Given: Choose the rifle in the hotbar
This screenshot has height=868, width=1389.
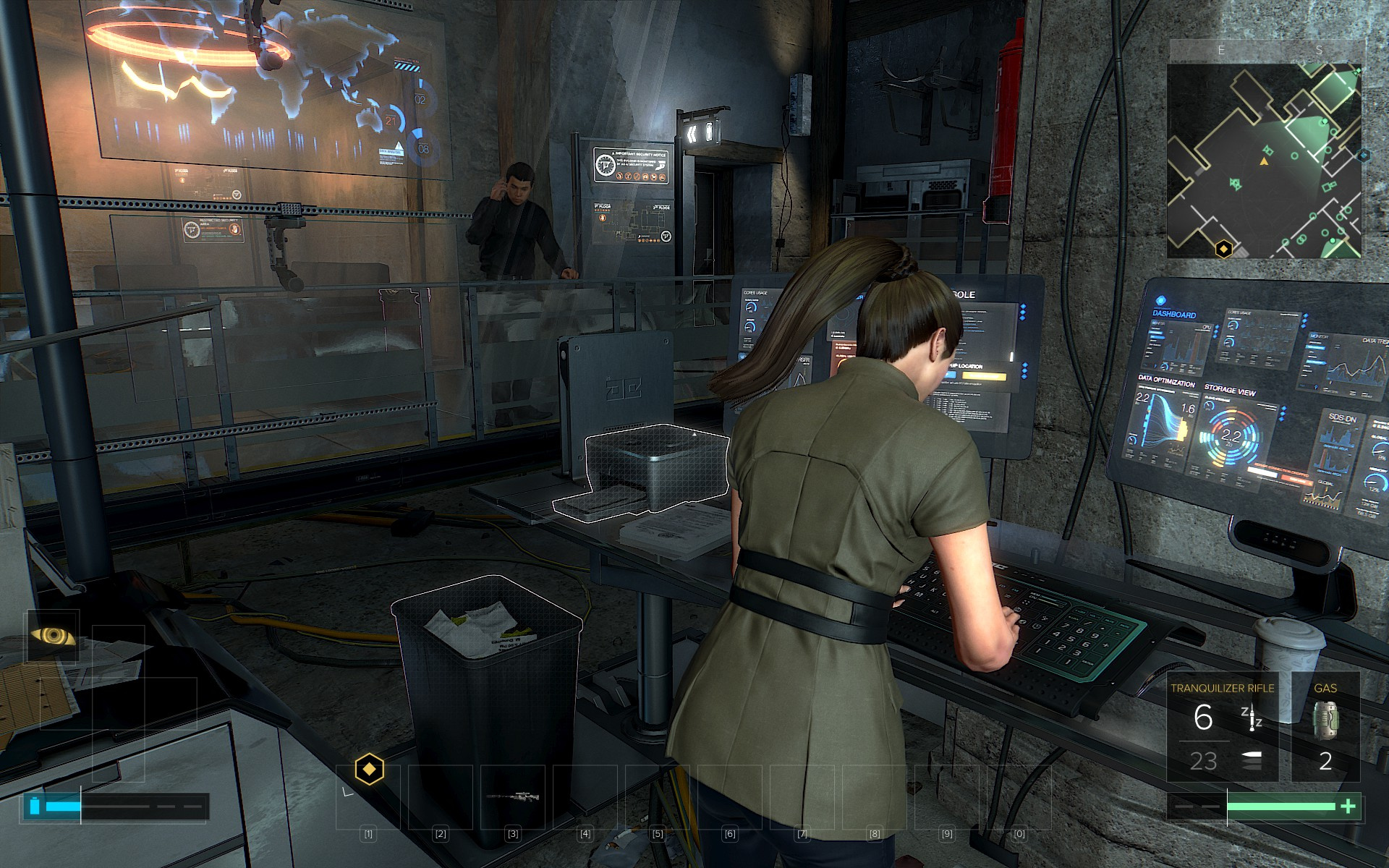Looking at the screenshot, I should click(x=513, y=797).
